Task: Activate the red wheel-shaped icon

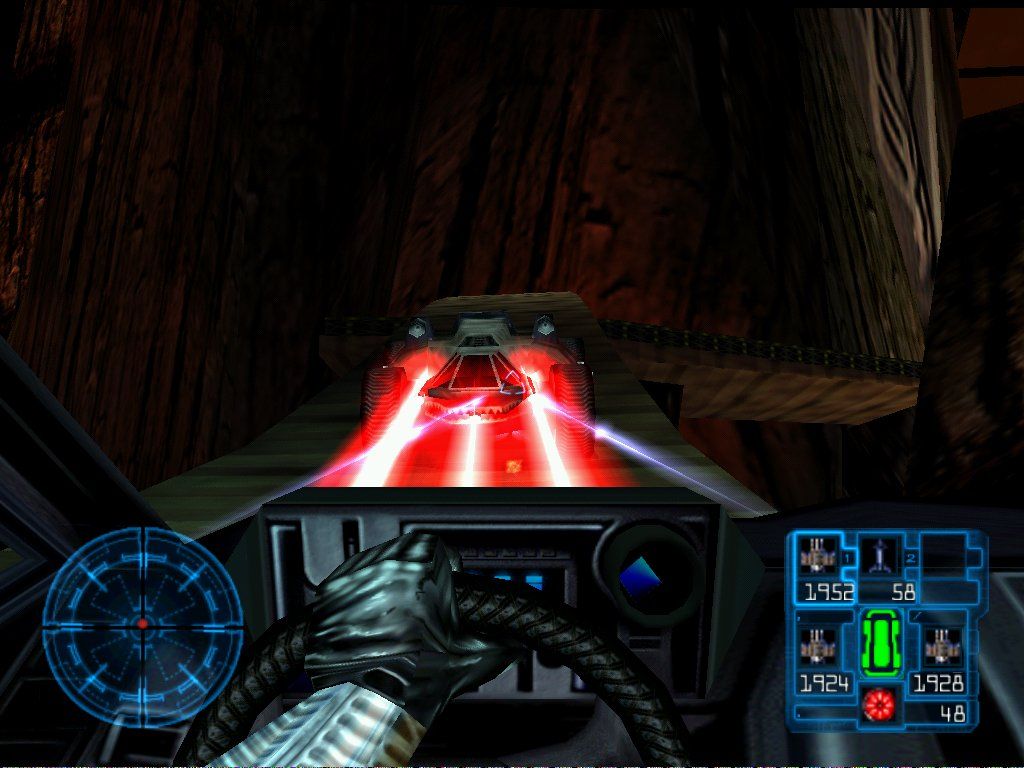Action: coord(877,706)
